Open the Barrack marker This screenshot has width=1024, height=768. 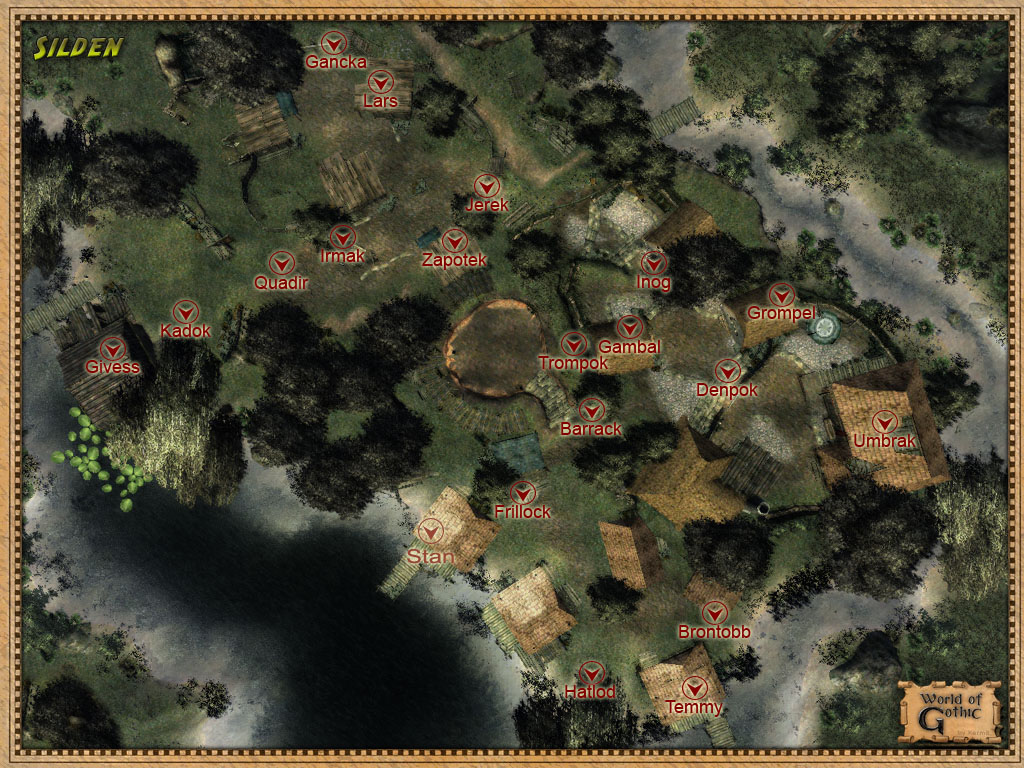[x=591, y=410]
